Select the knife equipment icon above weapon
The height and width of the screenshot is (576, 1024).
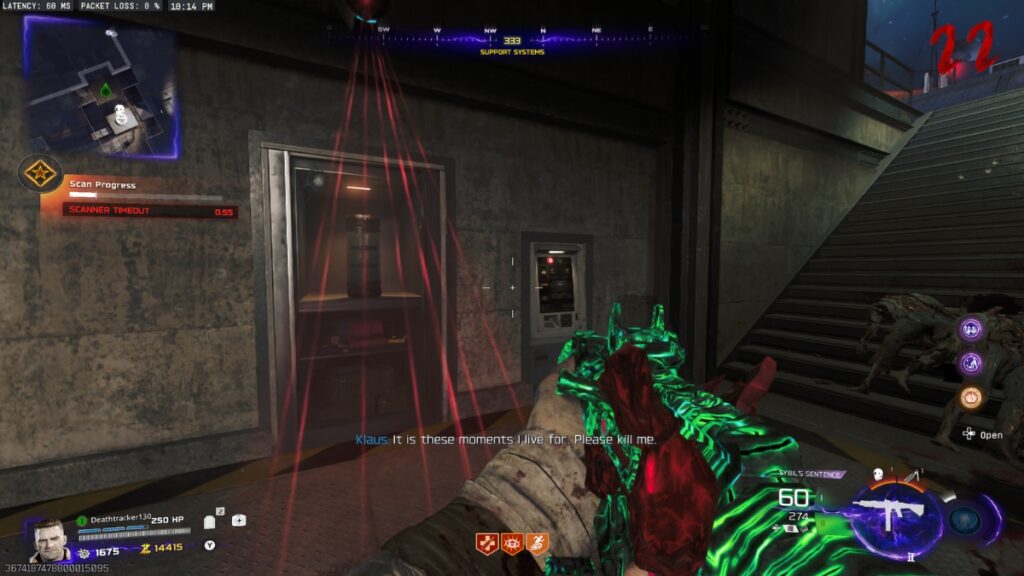(x=912, y=476)
